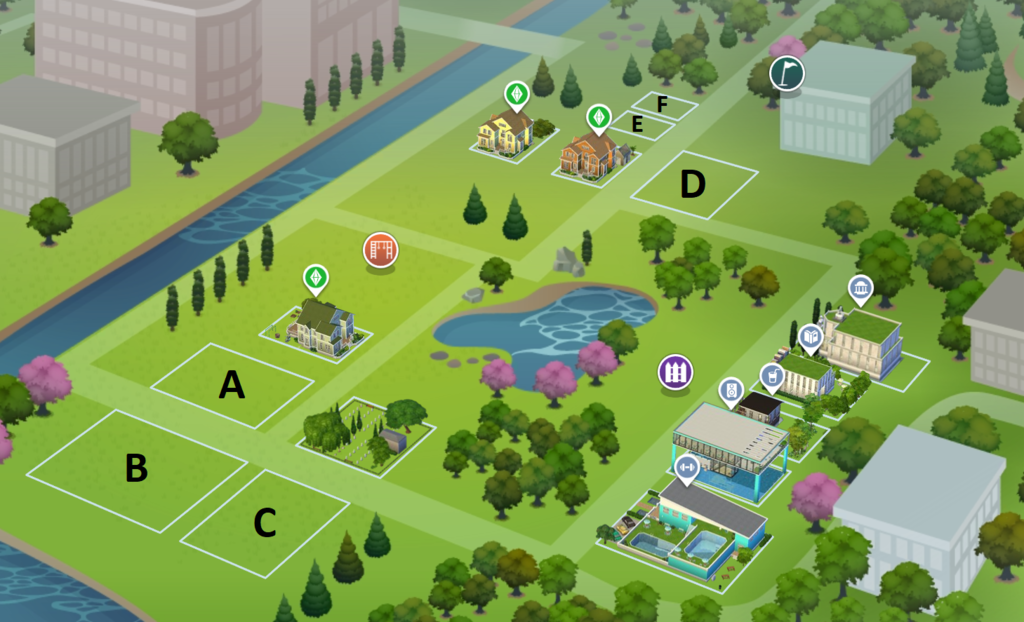Screen dimensions: 1024x622
Task: Select the speaker nightclub pin
Action: [731, 390]
